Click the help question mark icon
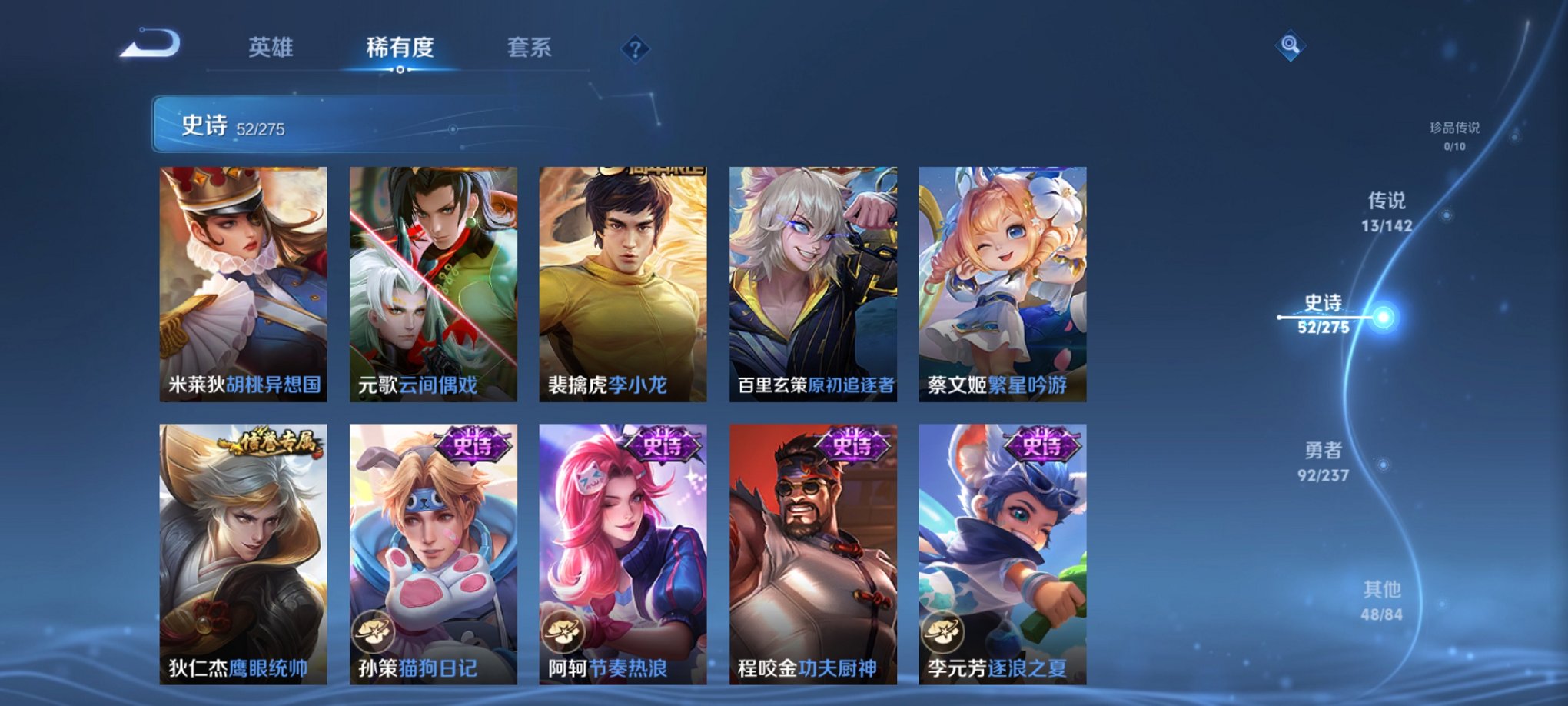This screenshot has width=1568, height=706. coord(634,49)
